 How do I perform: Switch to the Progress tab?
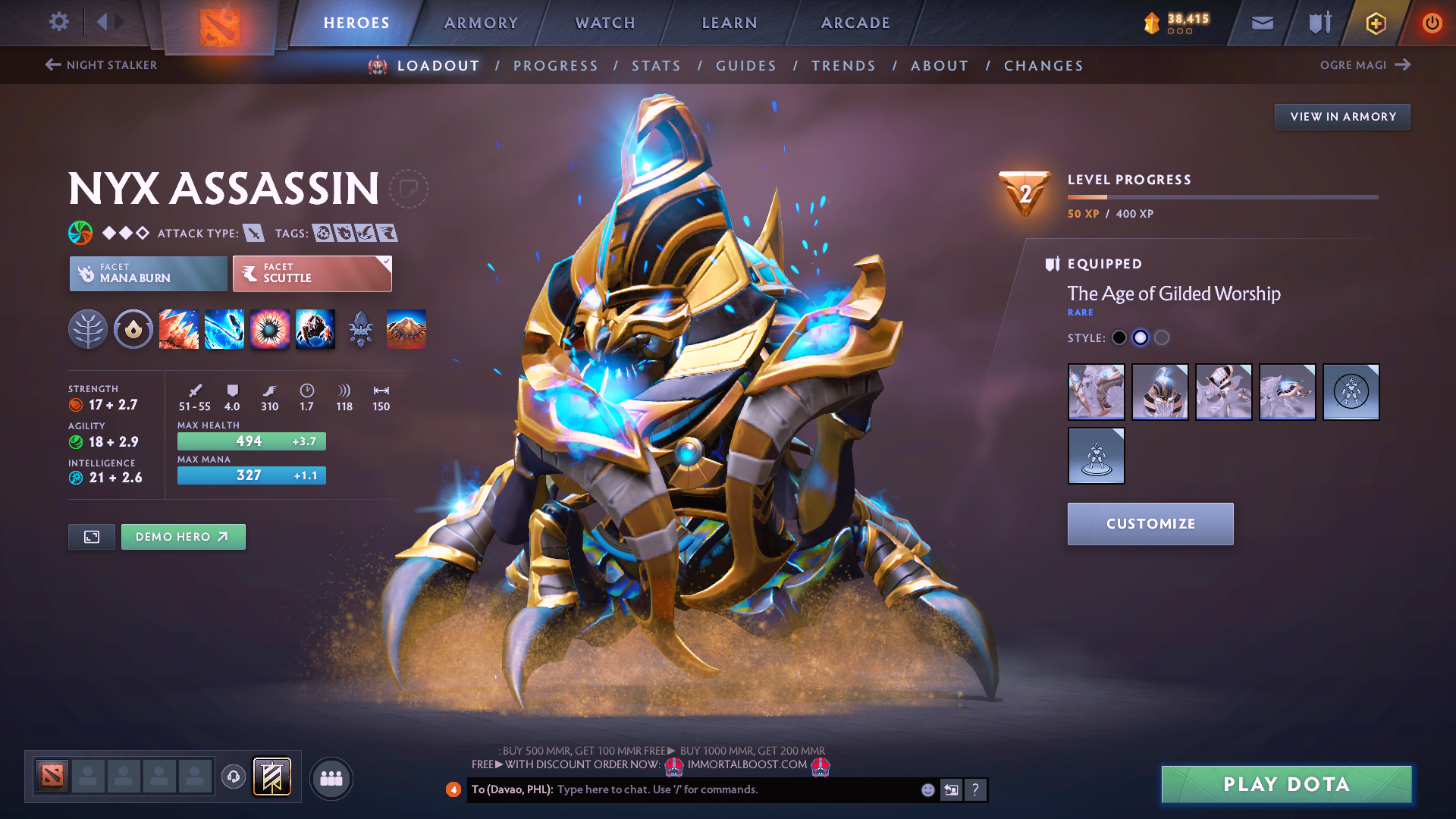pyautogui.click(x=556, y=66)
